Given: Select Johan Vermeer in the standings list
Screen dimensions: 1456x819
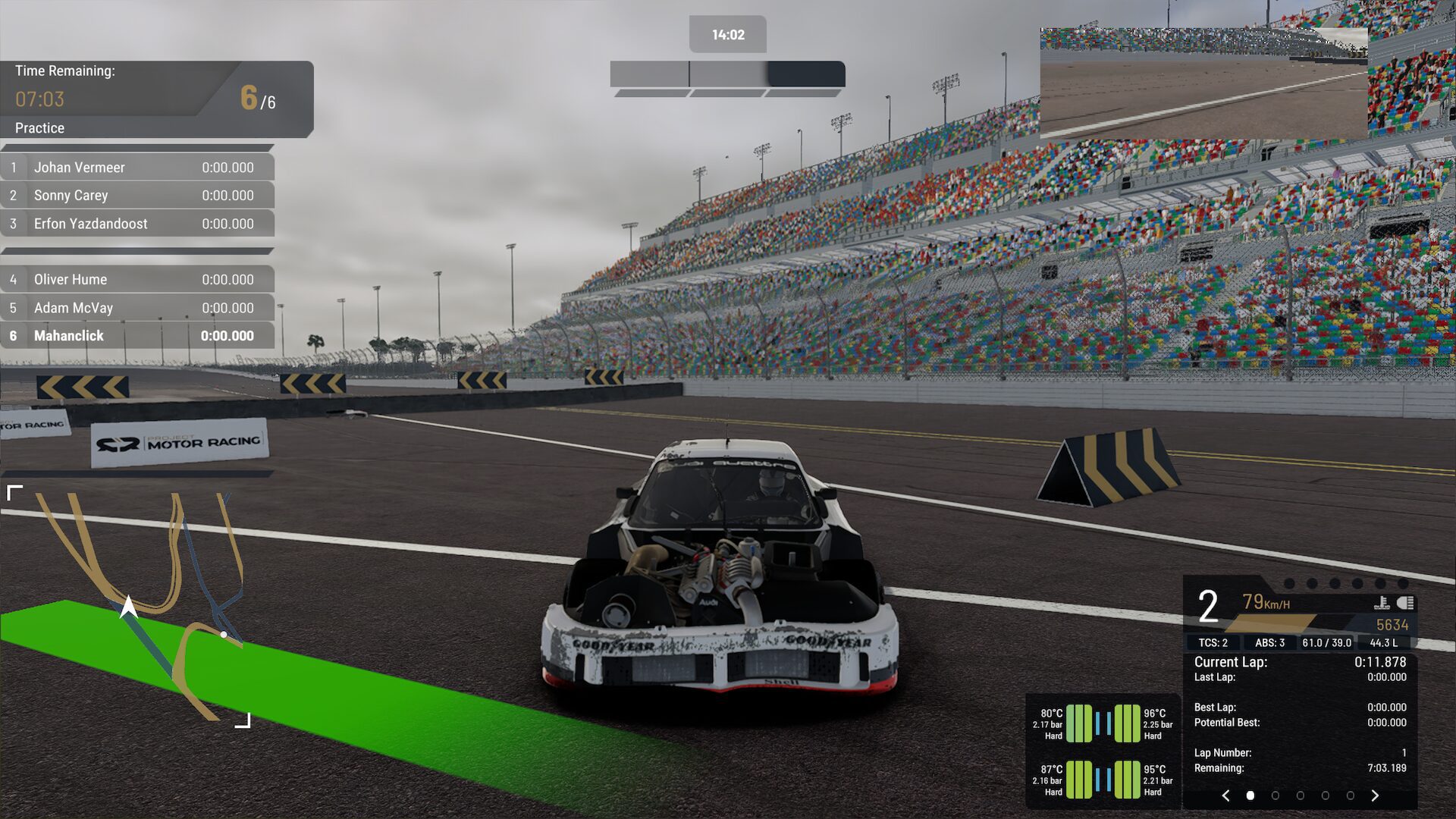Looking at the screenshot, I should coord(80,167).
